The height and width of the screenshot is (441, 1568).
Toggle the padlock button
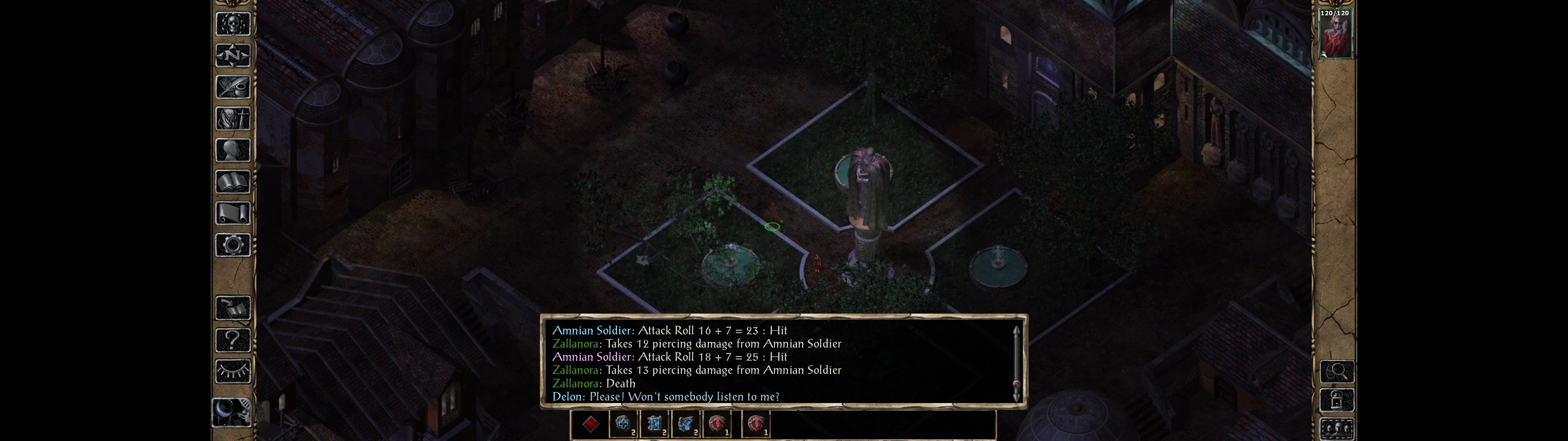[x=1337, y=400]
